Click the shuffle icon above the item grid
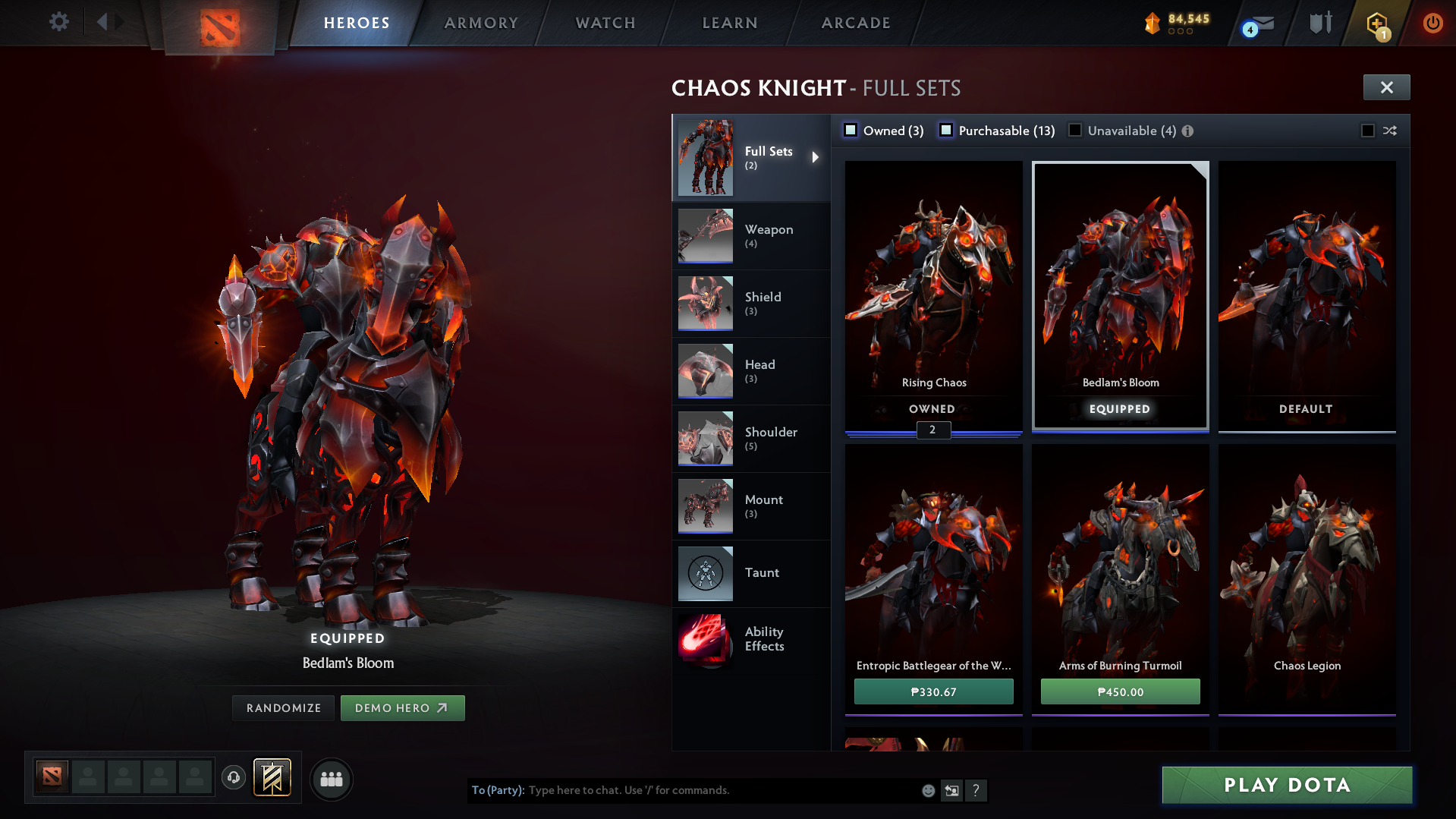Viewport: 1456px width, 819px height. (x=1391, y=131)
